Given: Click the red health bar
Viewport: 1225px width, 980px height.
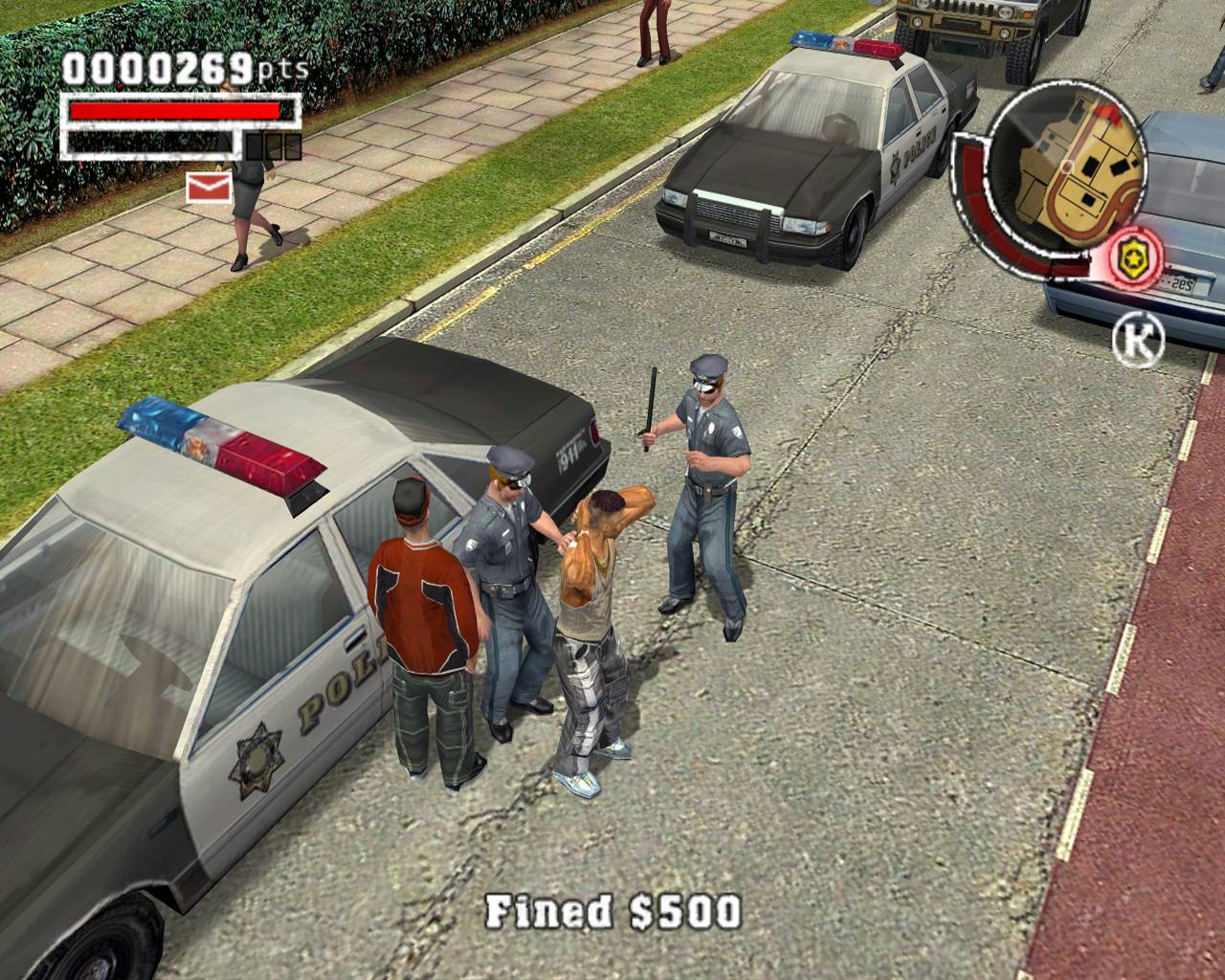Looking at the screenshot, I should tap(173, 109).
